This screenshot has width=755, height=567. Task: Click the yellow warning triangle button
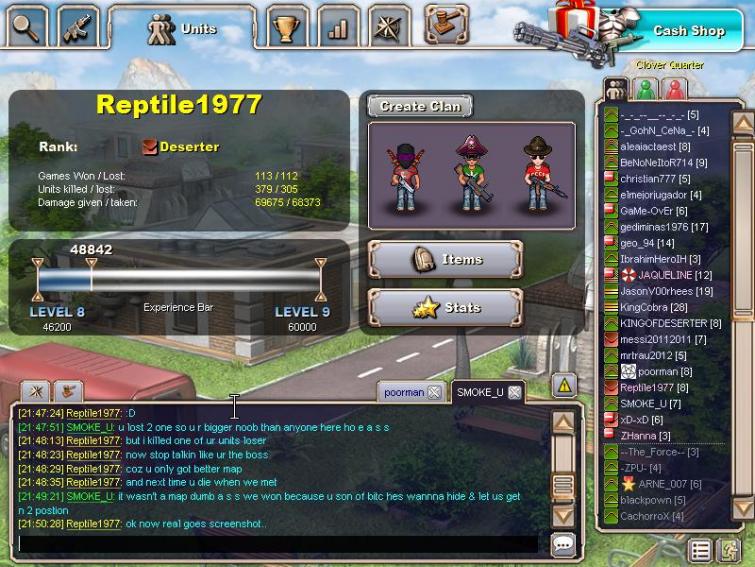(563, 384)
